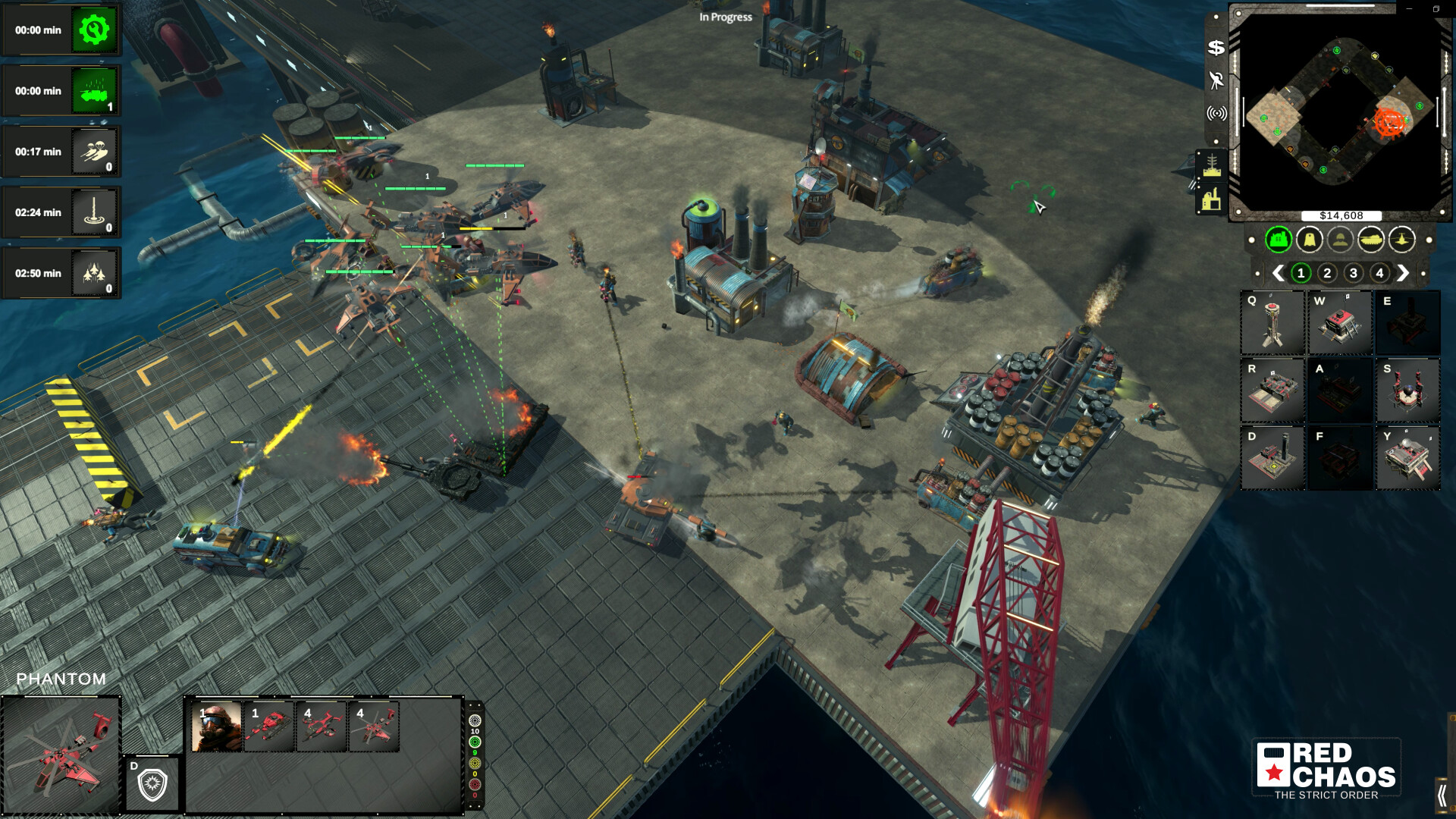Select the vehicle drop support power
Screen dimensions: 1456x819
pyautogui.click(x=95, y=91)
